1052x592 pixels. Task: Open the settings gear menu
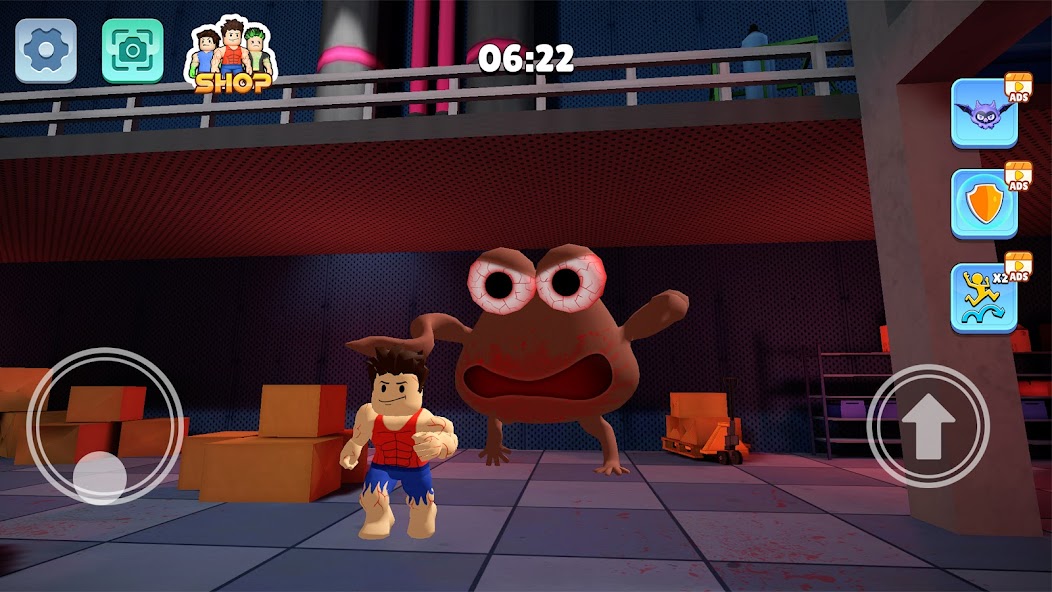[45, 50]
